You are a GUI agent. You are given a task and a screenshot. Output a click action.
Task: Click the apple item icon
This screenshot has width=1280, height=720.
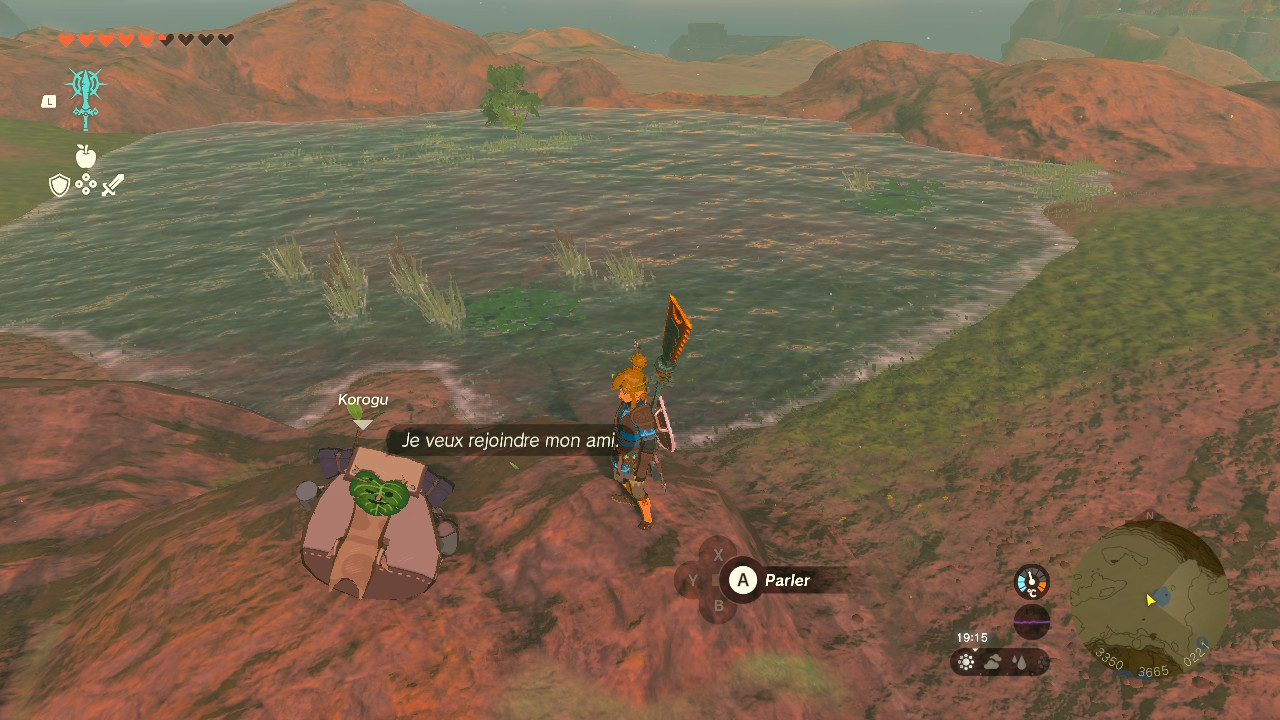86,156
